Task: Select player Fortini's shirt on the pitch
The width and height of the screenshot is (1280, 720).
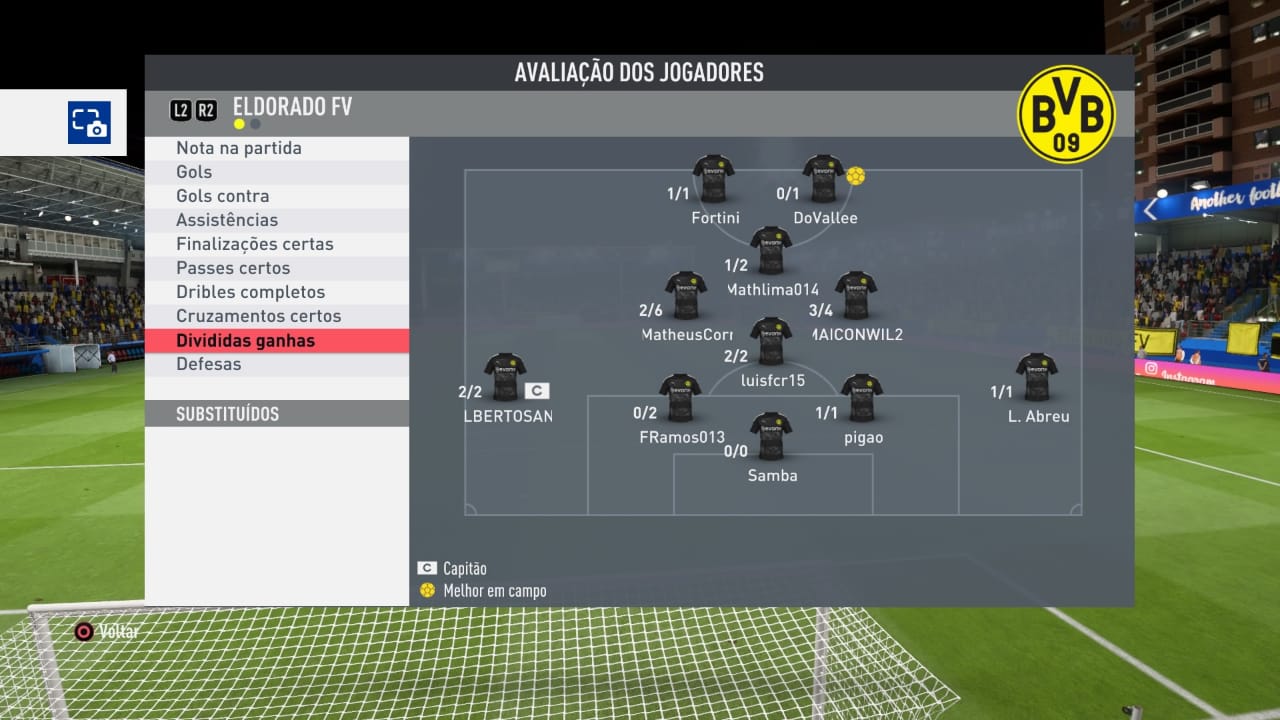Action: [714, 179]
